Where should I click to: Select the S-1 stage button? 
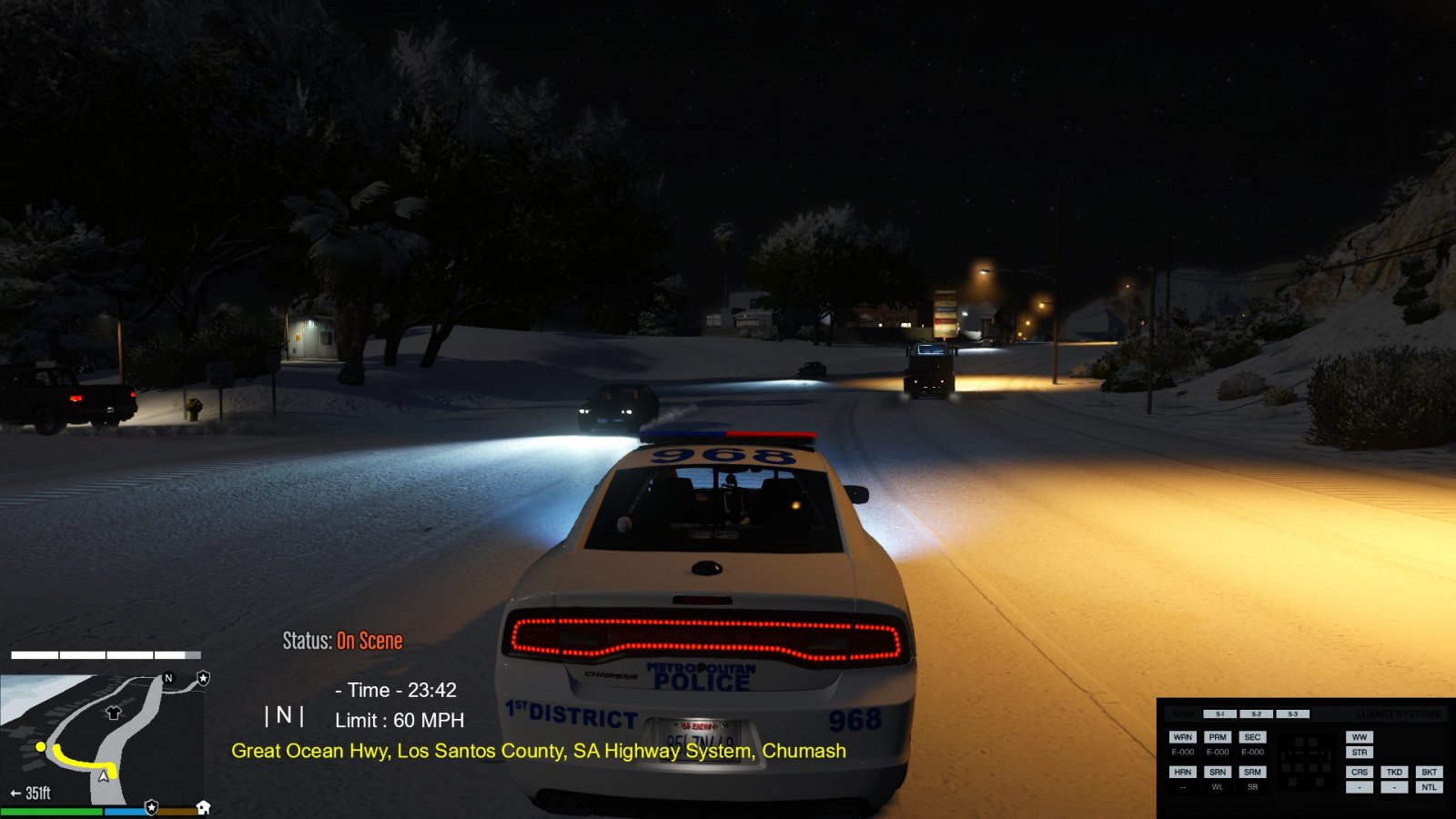point(1220,714)
